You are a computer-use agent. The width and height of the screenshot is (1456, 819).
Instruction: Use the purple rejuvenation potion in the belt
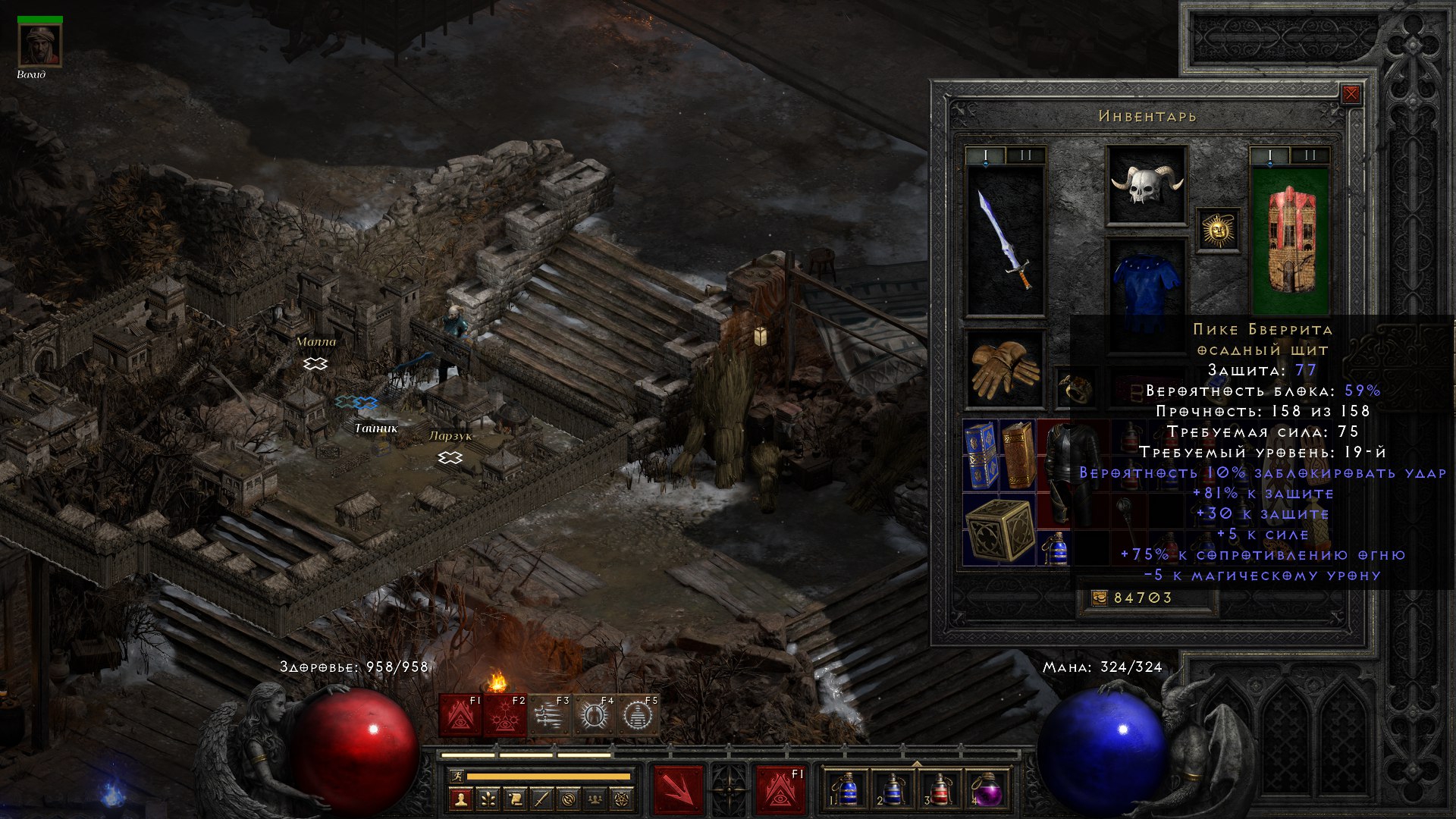986,790
